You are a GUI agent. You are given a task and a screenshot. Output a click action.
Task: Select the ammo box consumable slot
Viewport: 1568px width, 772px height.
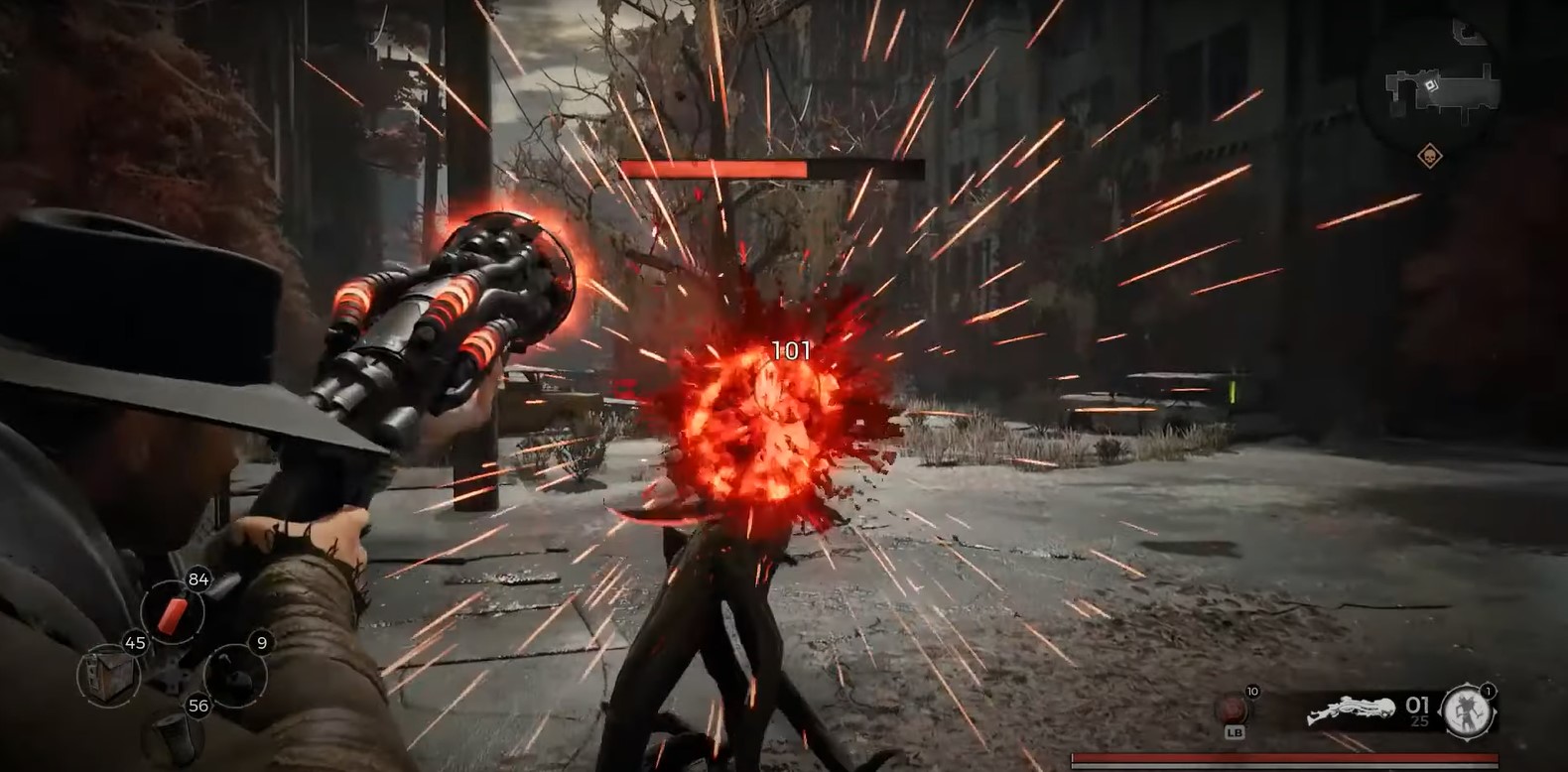coord(105,675)
